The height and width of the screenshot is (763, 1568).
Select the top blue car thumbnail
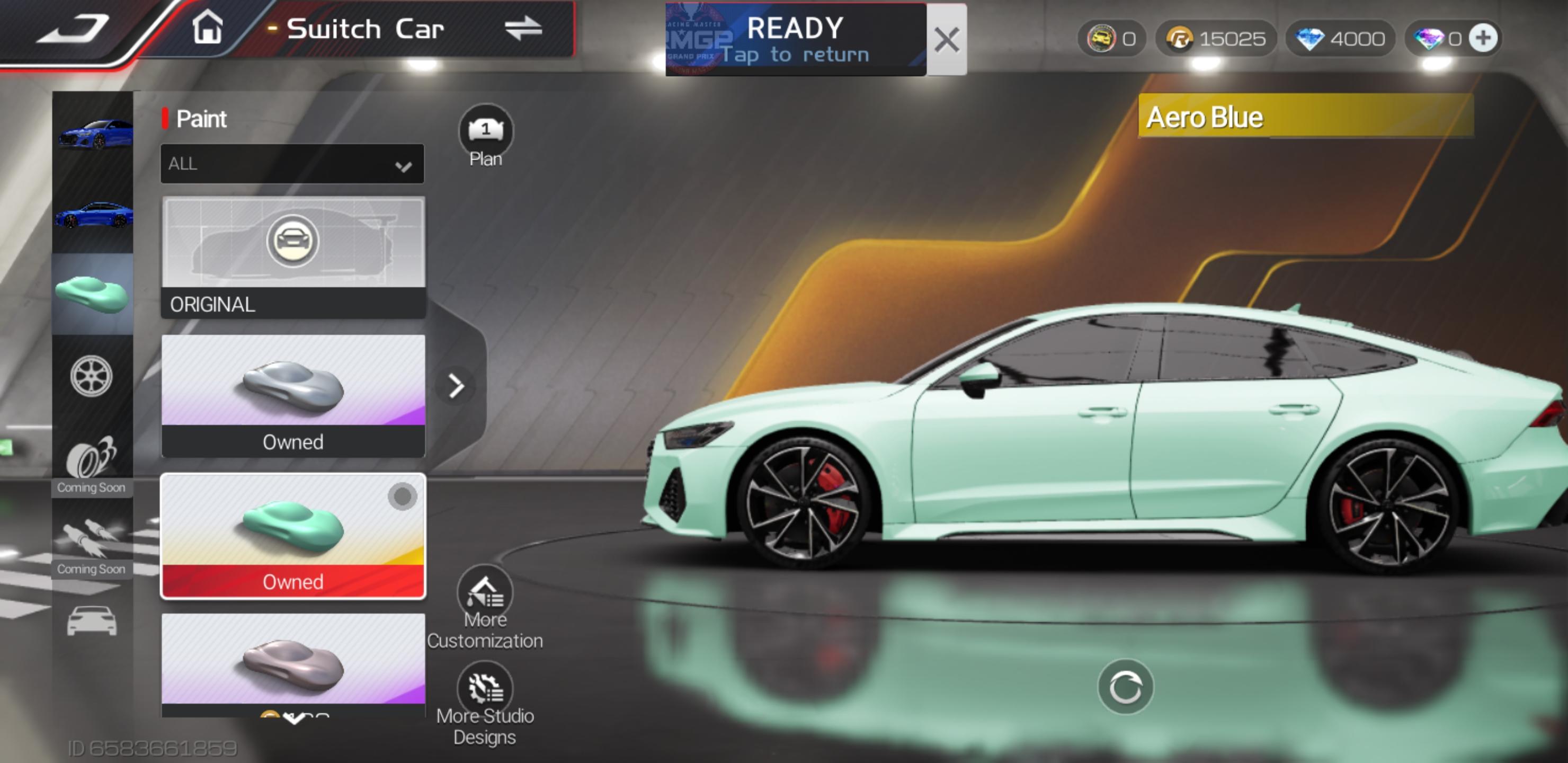click(94, 133)
